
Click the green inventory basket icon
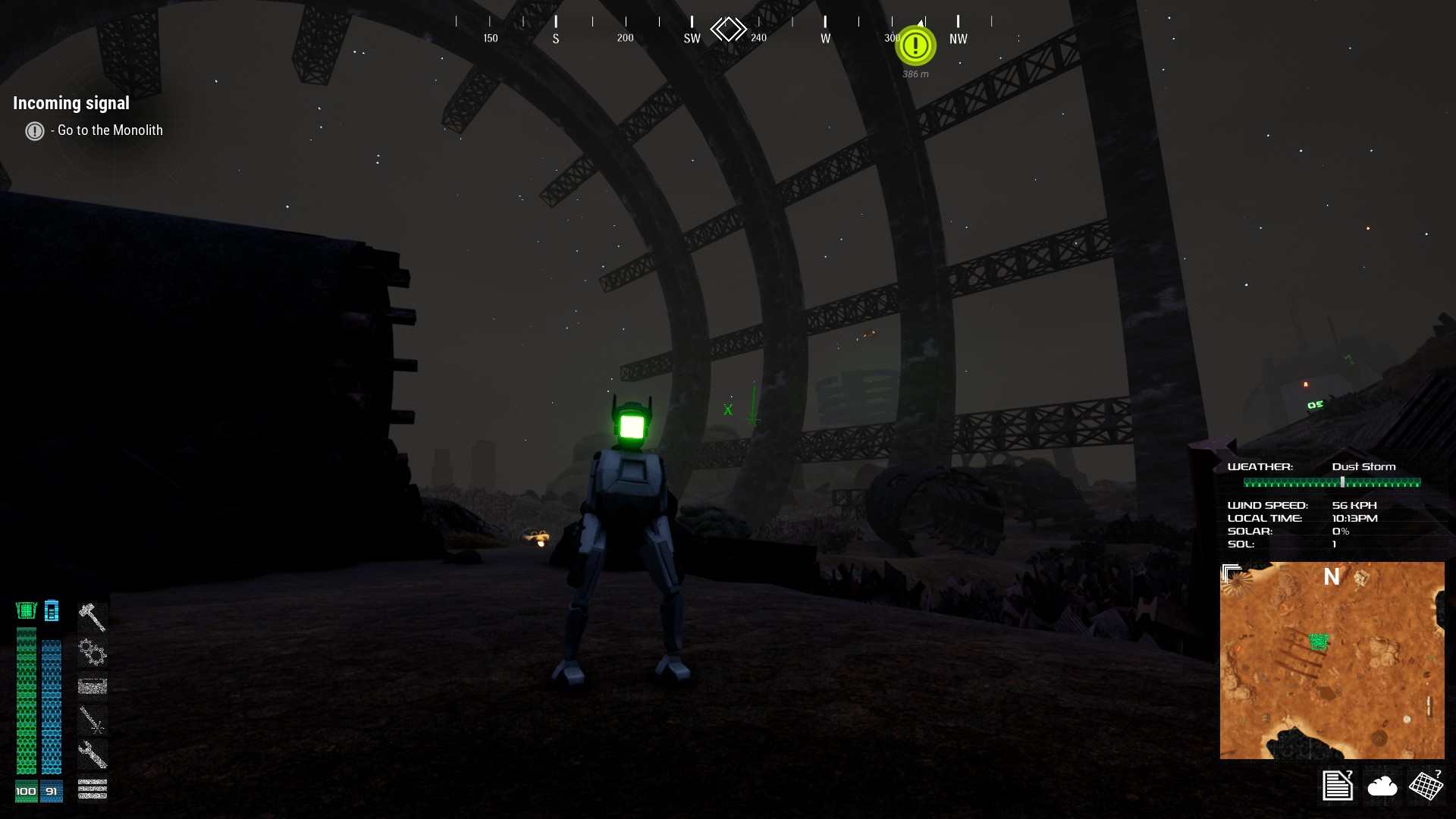click(27, 610)
